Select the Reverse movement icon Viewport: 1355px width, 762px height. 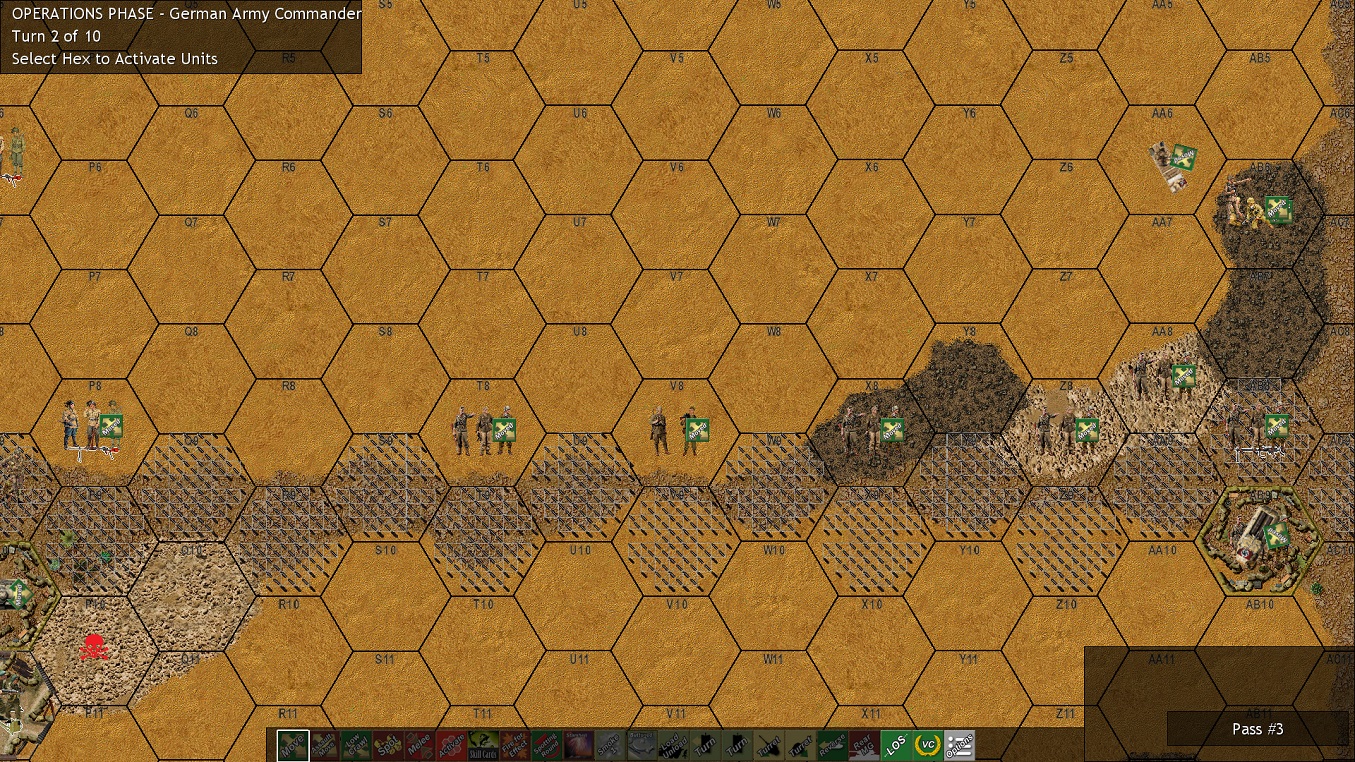(x=832, y=745)
